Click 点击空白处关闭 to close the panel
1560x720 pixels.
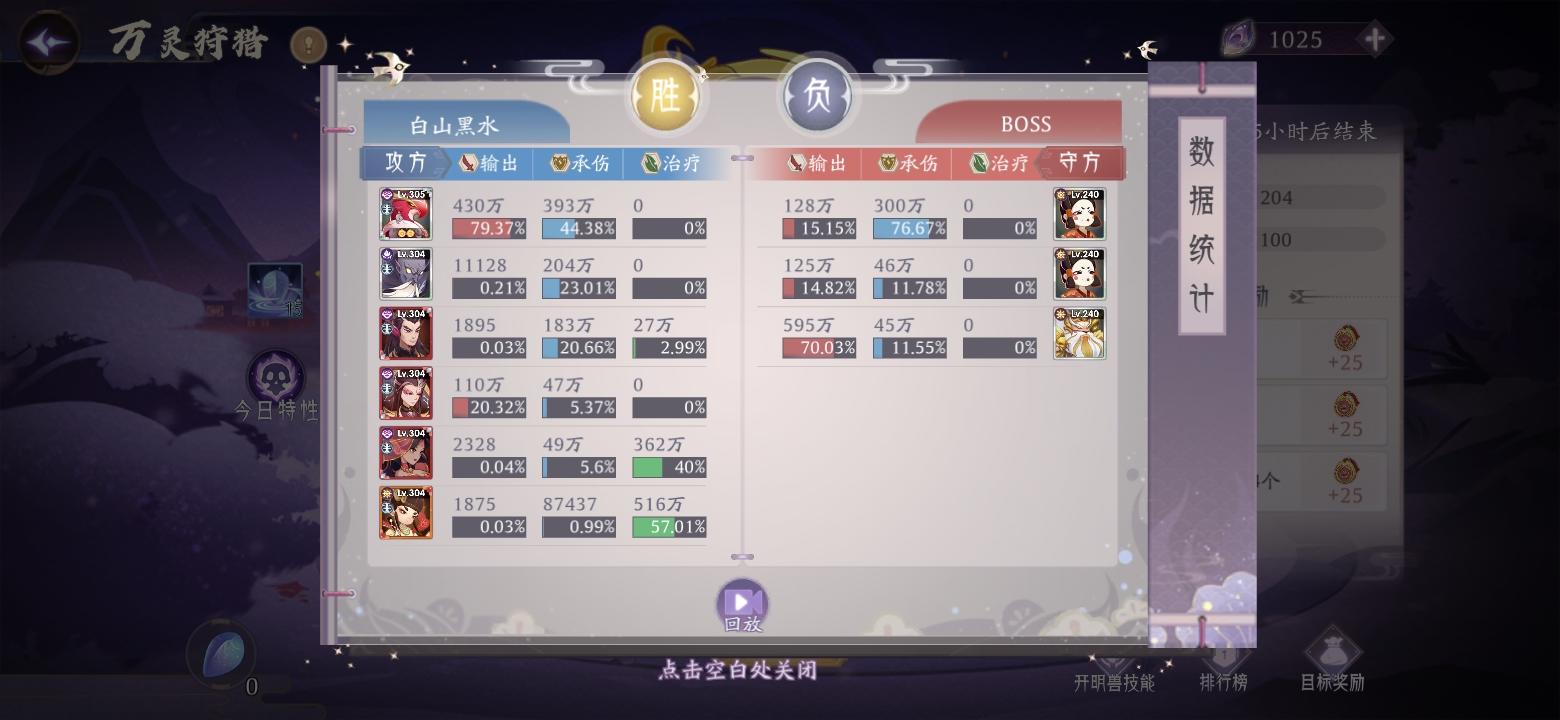click(738, 671)
